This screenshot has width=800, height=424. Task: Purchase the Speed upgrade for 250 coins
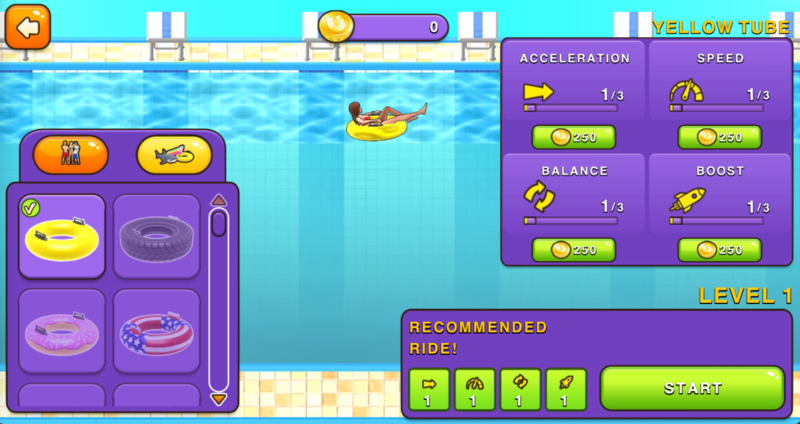tap(719, 137)
